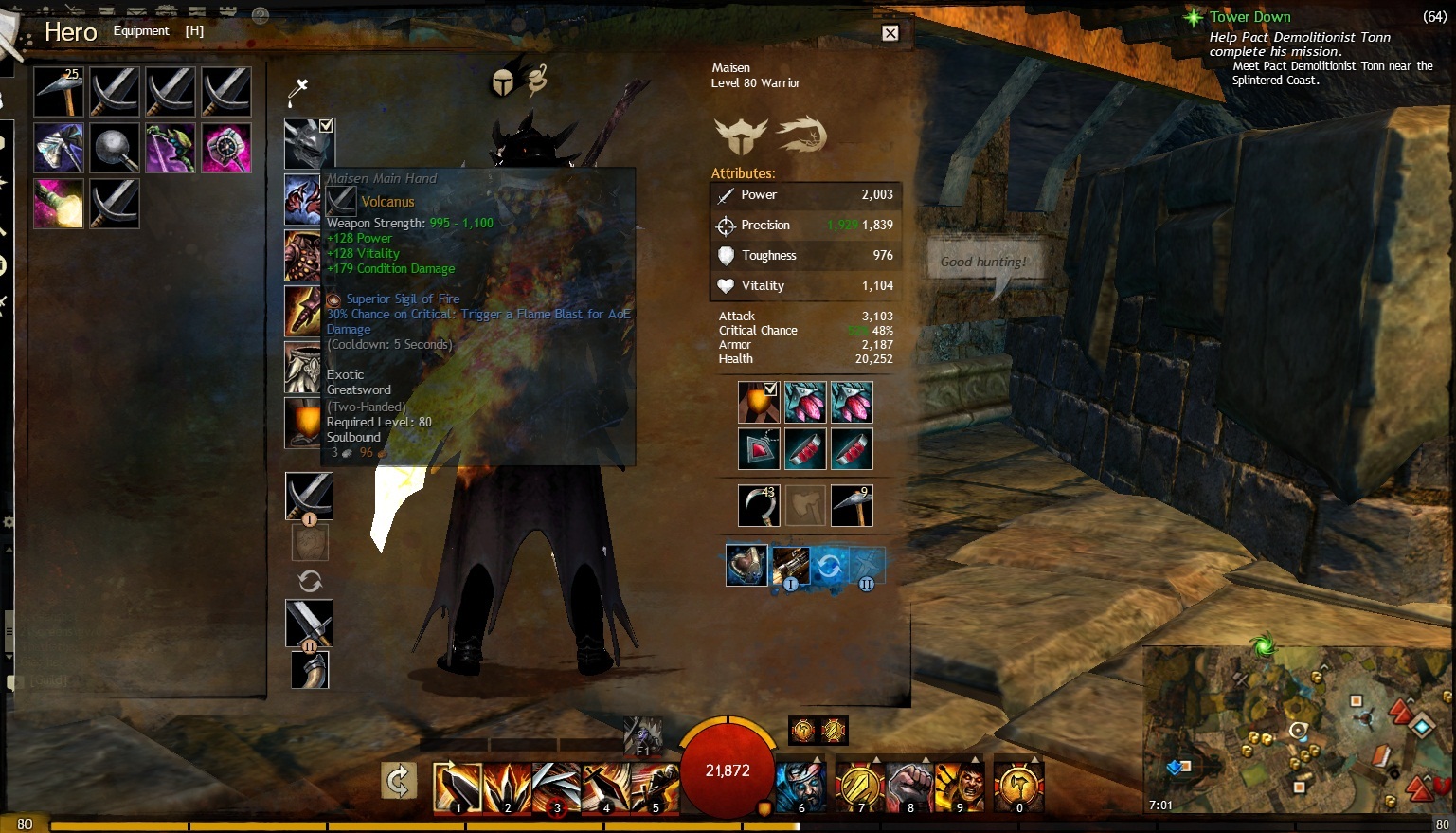
Task: Select the pink-glowing torch in inventory
Action: (x=59, y=204)
